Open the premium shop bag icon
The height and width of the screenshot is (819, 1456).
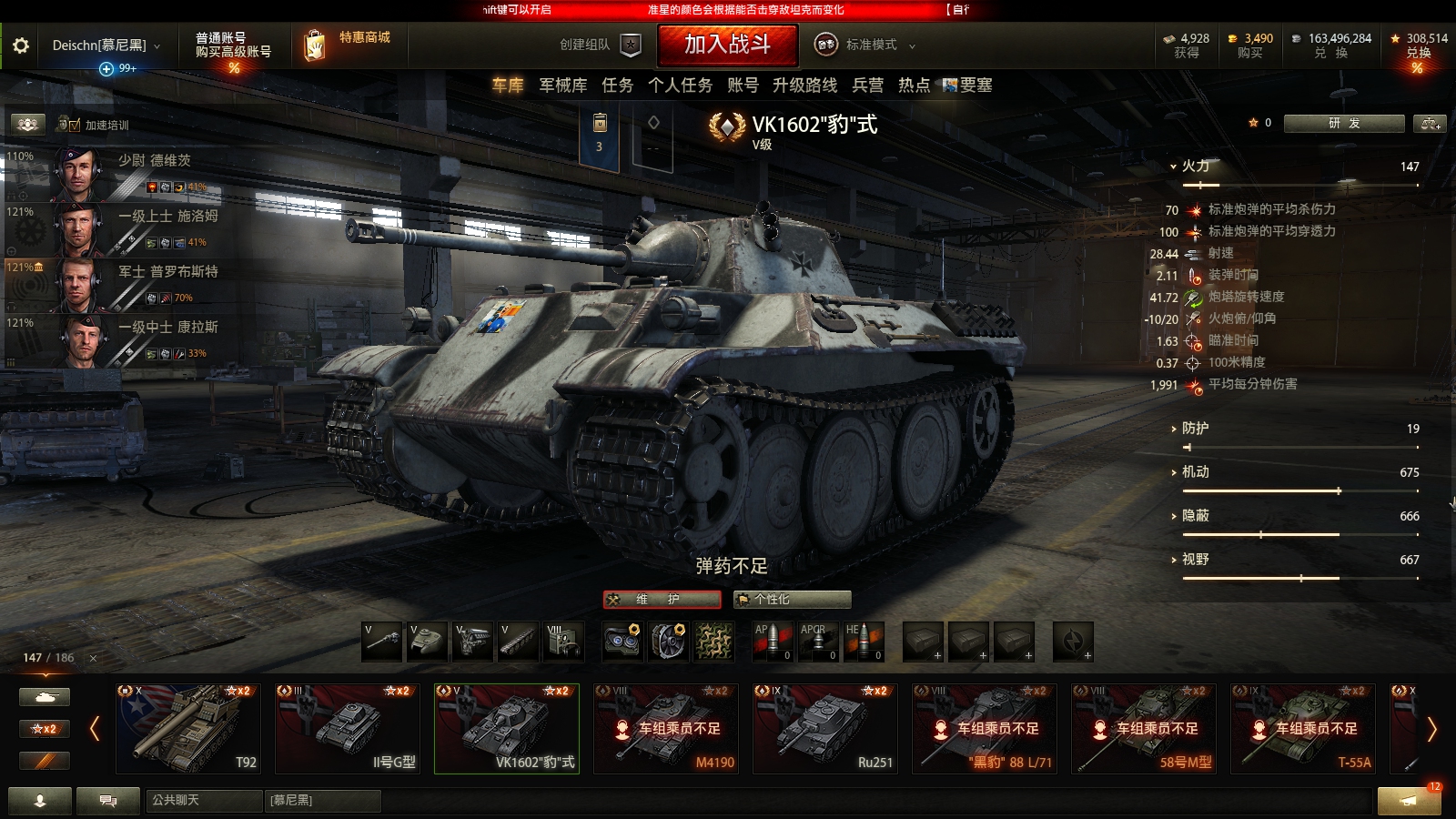coord(317,44)
